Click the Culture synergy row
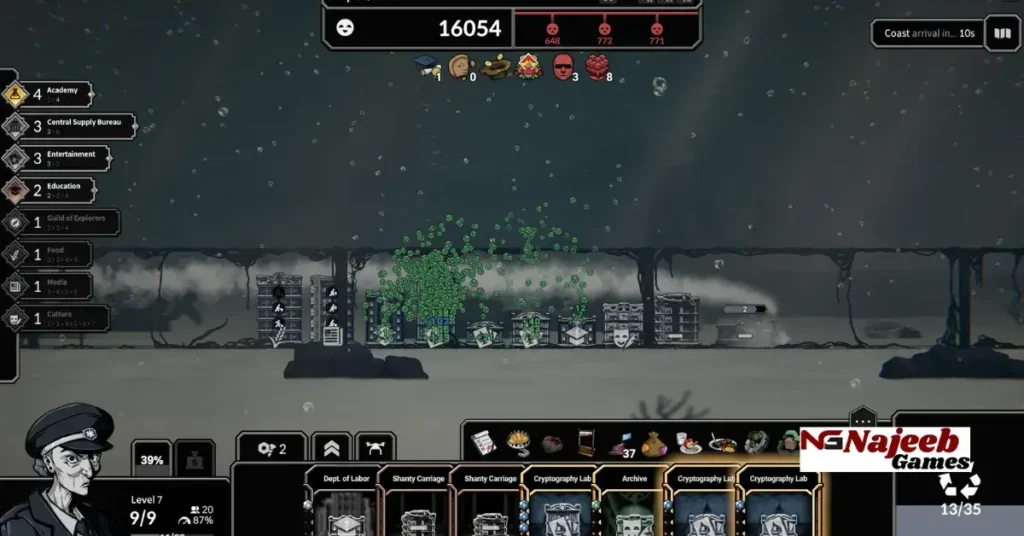Screen dimensions: 1024x536 (x=55, y=318)
